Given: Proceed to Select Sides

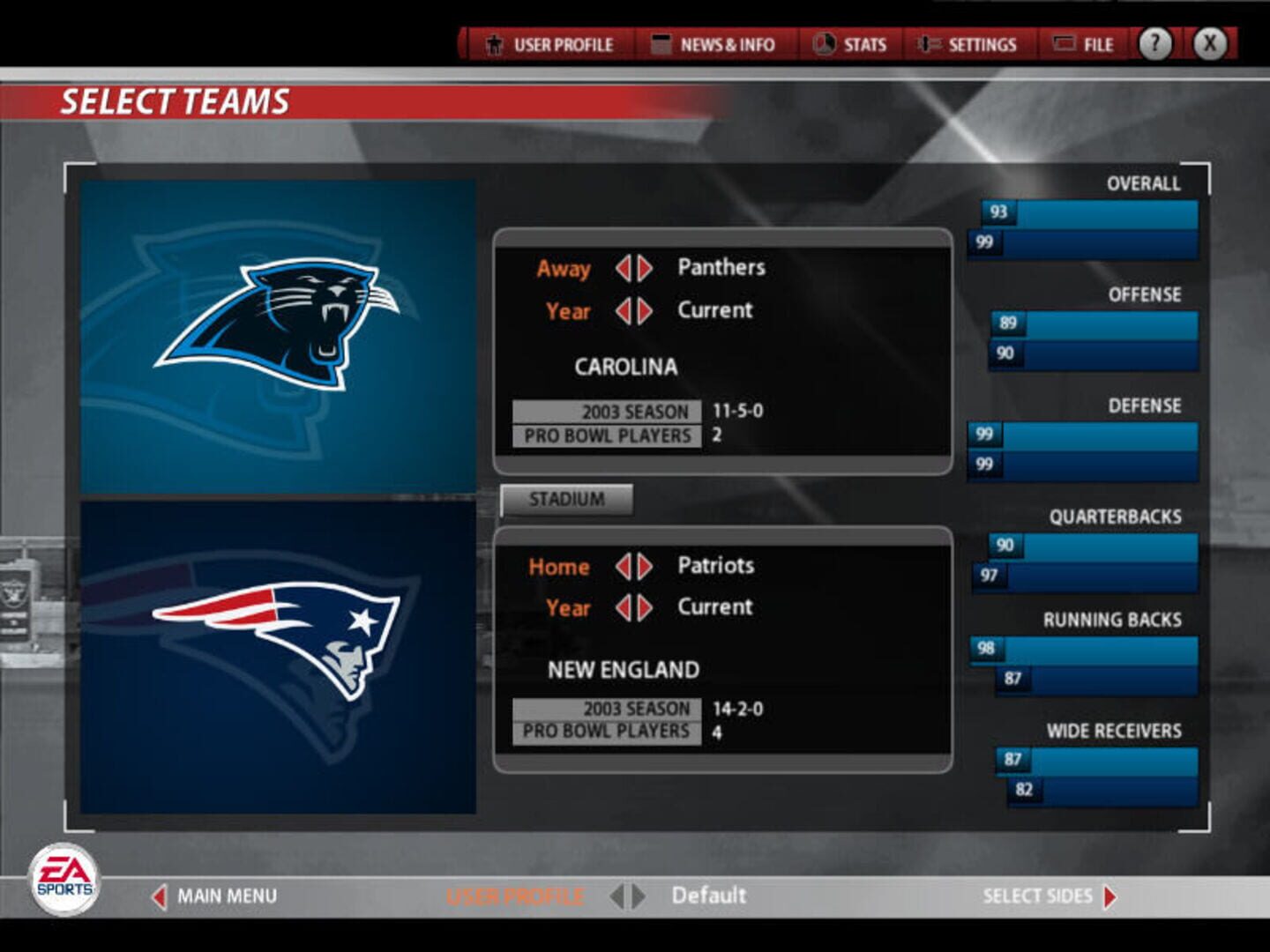Looking at the screenshot, I should pos(1039,896).
